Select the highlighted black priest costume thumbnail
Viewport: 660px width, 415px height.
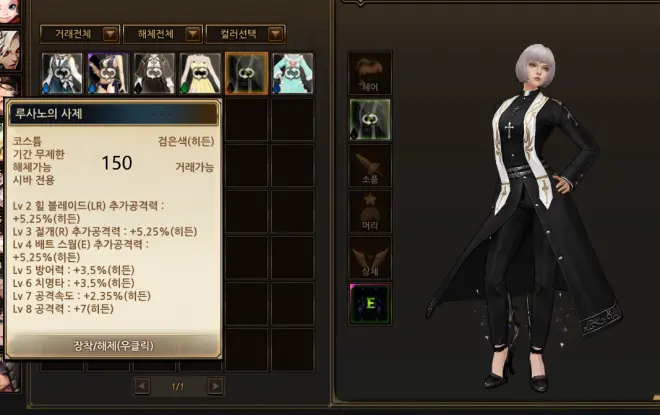[x=246, y=73]
